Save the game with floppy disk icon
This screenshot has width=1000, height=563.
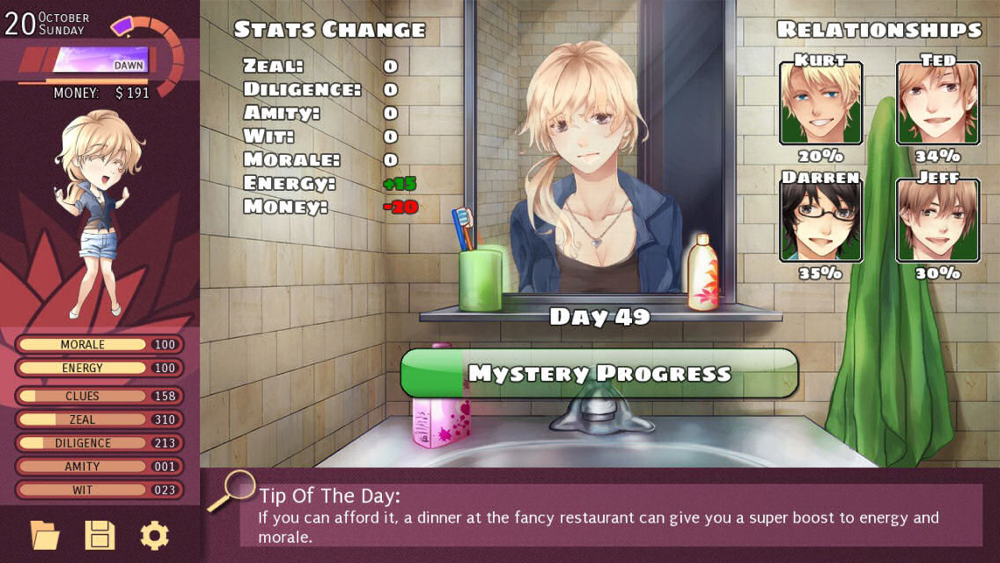(100, 536)
